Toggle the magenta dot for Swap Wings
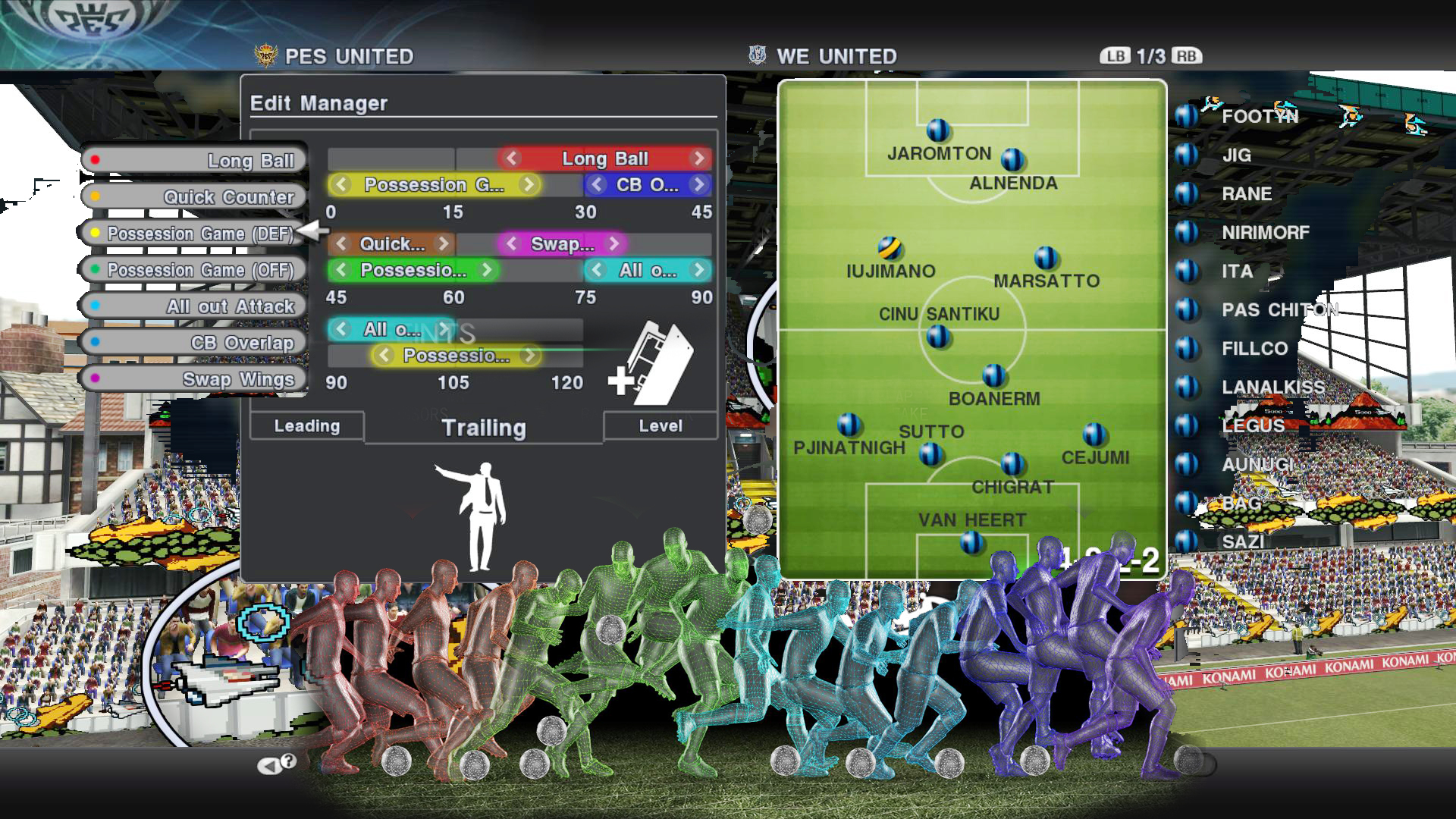 94,380
